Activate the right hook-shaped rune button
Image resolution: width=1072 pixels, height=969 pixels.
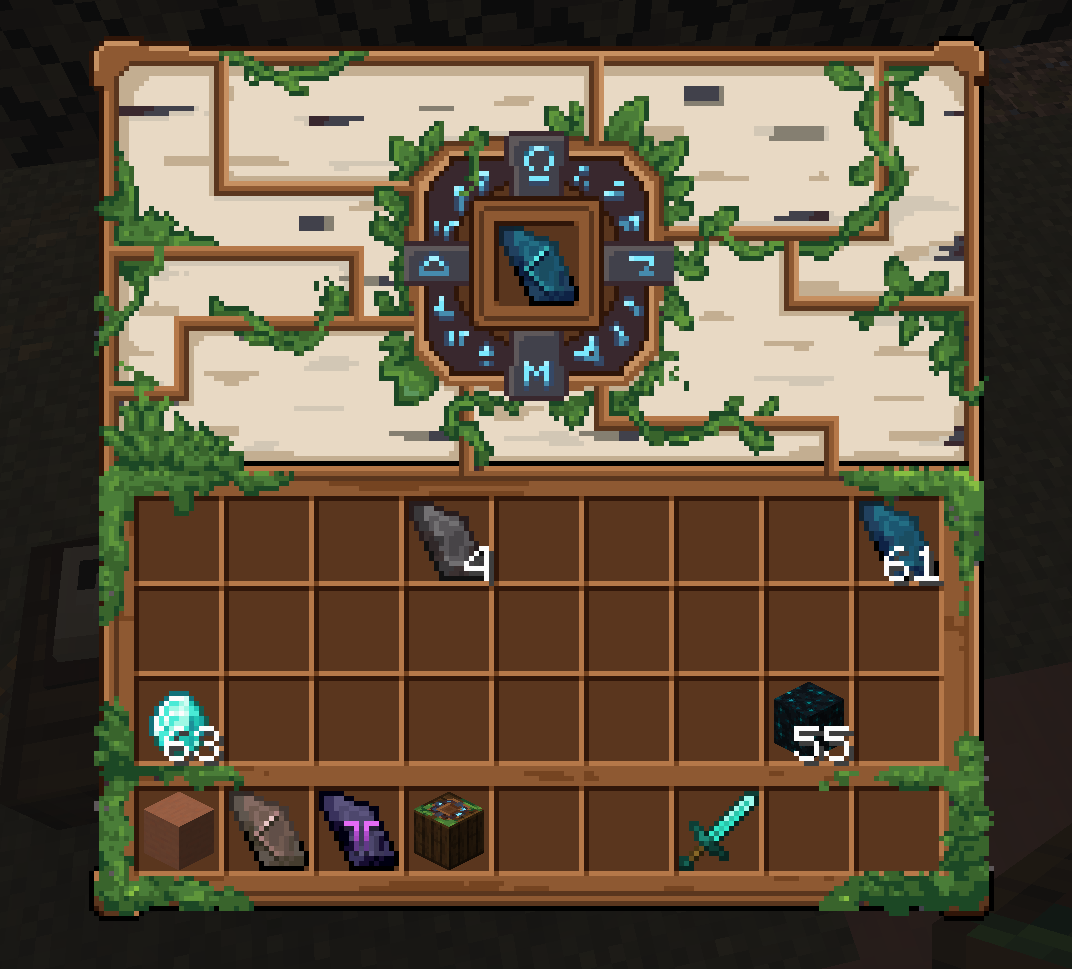point(640,265)
